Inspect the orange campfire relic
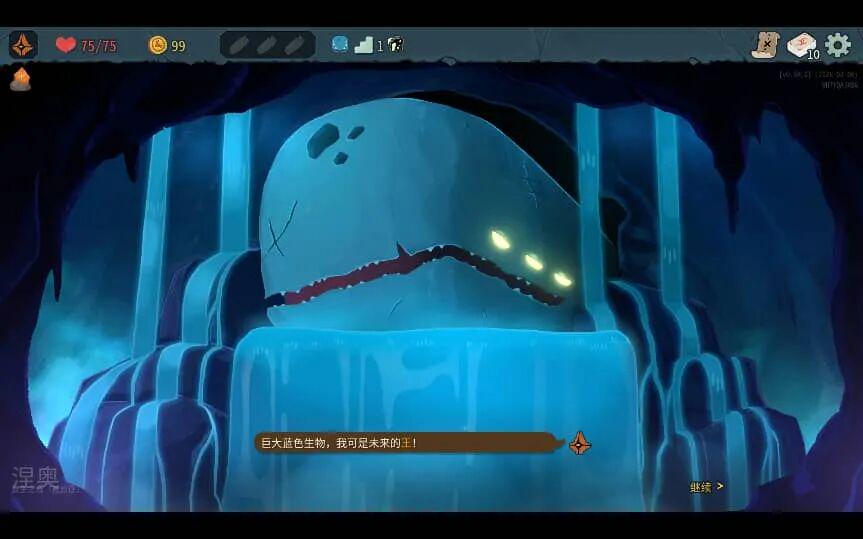The width and height of the screenshot is (863, 539). point(20,80)
